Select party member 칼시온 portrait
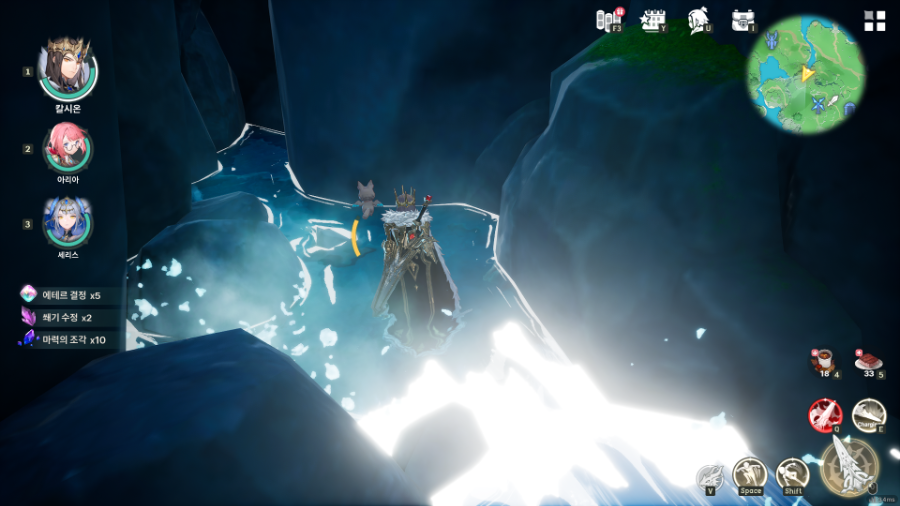This screenshot has width=900, height=506. (68, 68)
